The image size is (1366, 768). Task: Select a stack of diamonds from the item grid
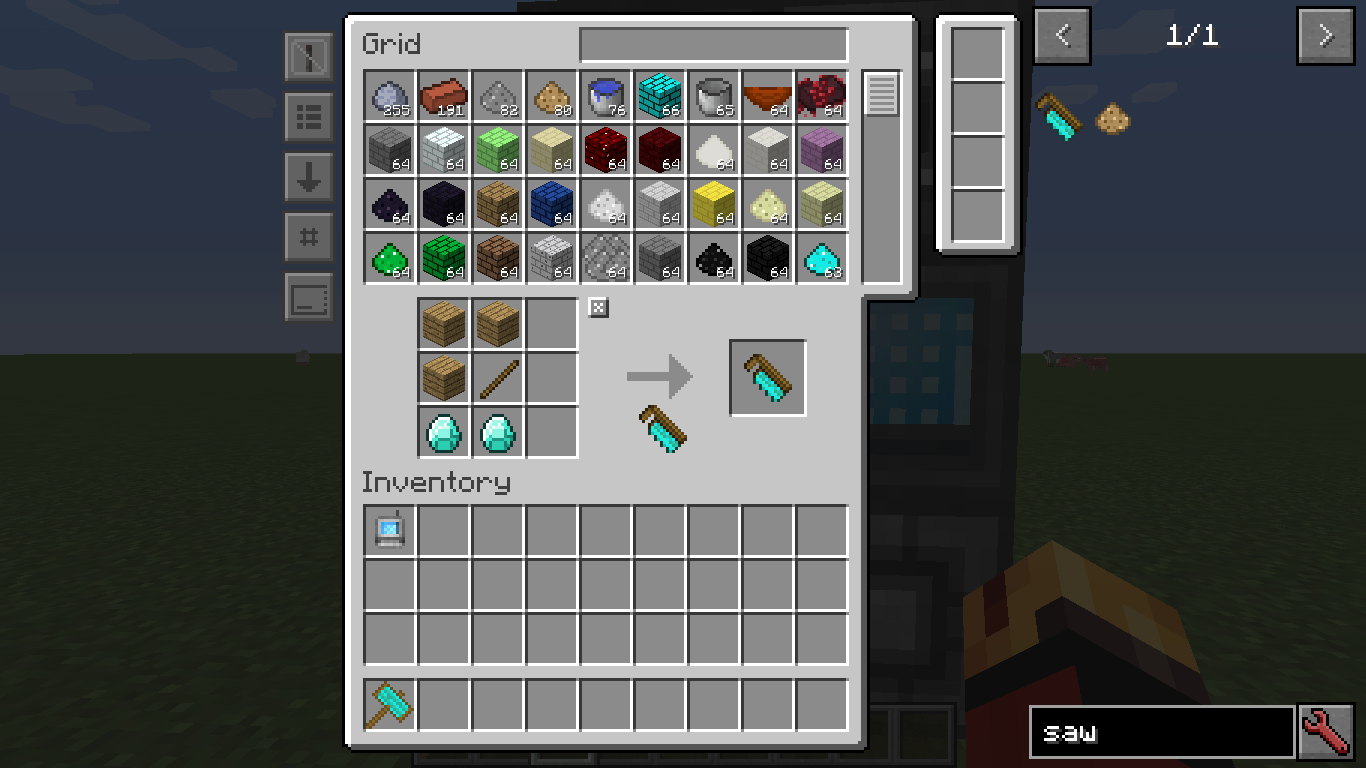[821, 257]
